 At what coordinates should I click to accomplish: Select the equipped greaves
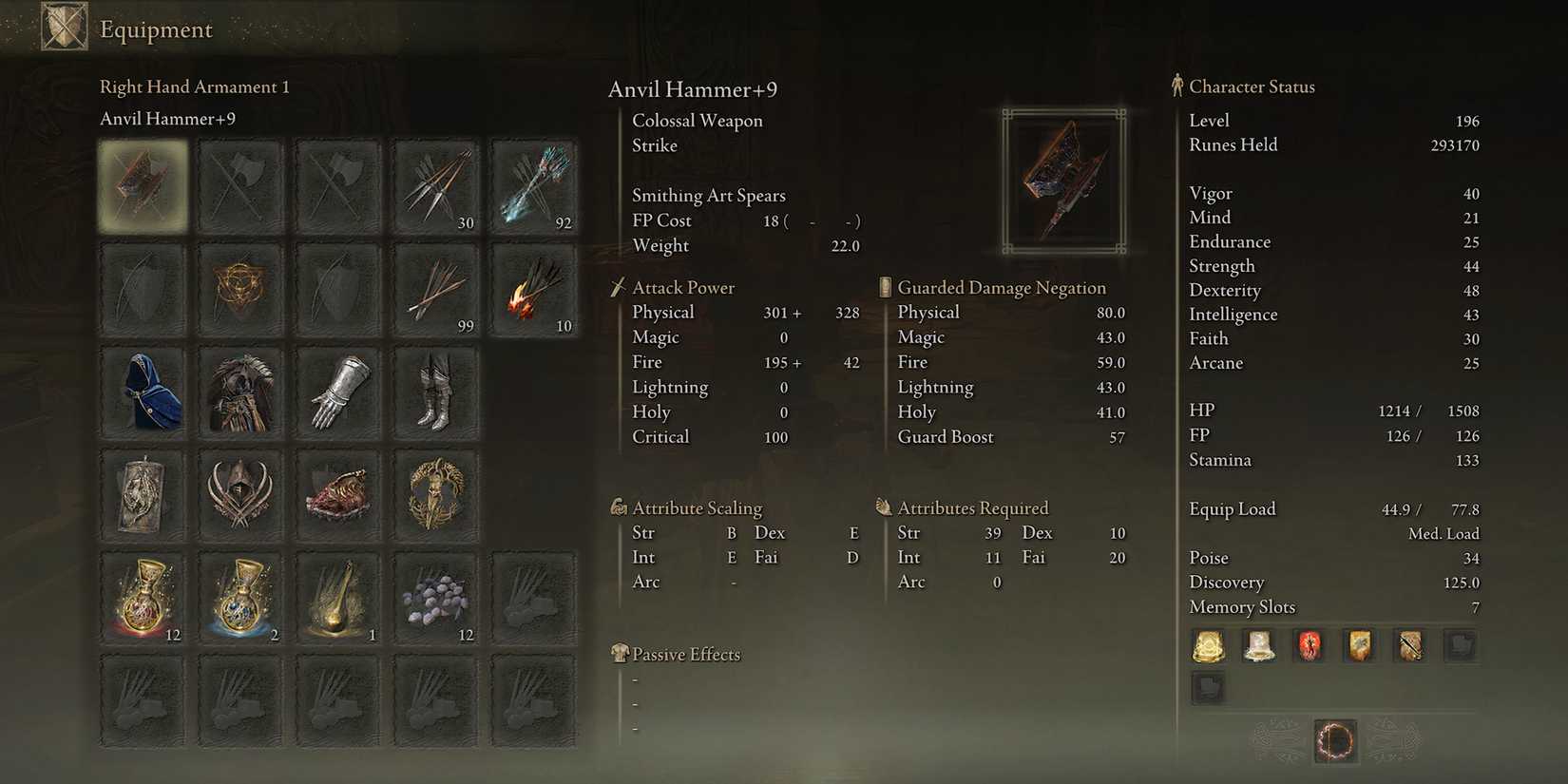point(434,392)
